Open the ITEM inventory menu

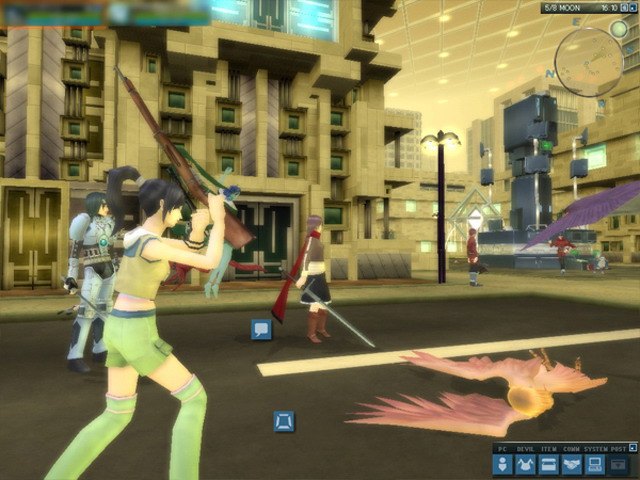[x=549, y=465]
